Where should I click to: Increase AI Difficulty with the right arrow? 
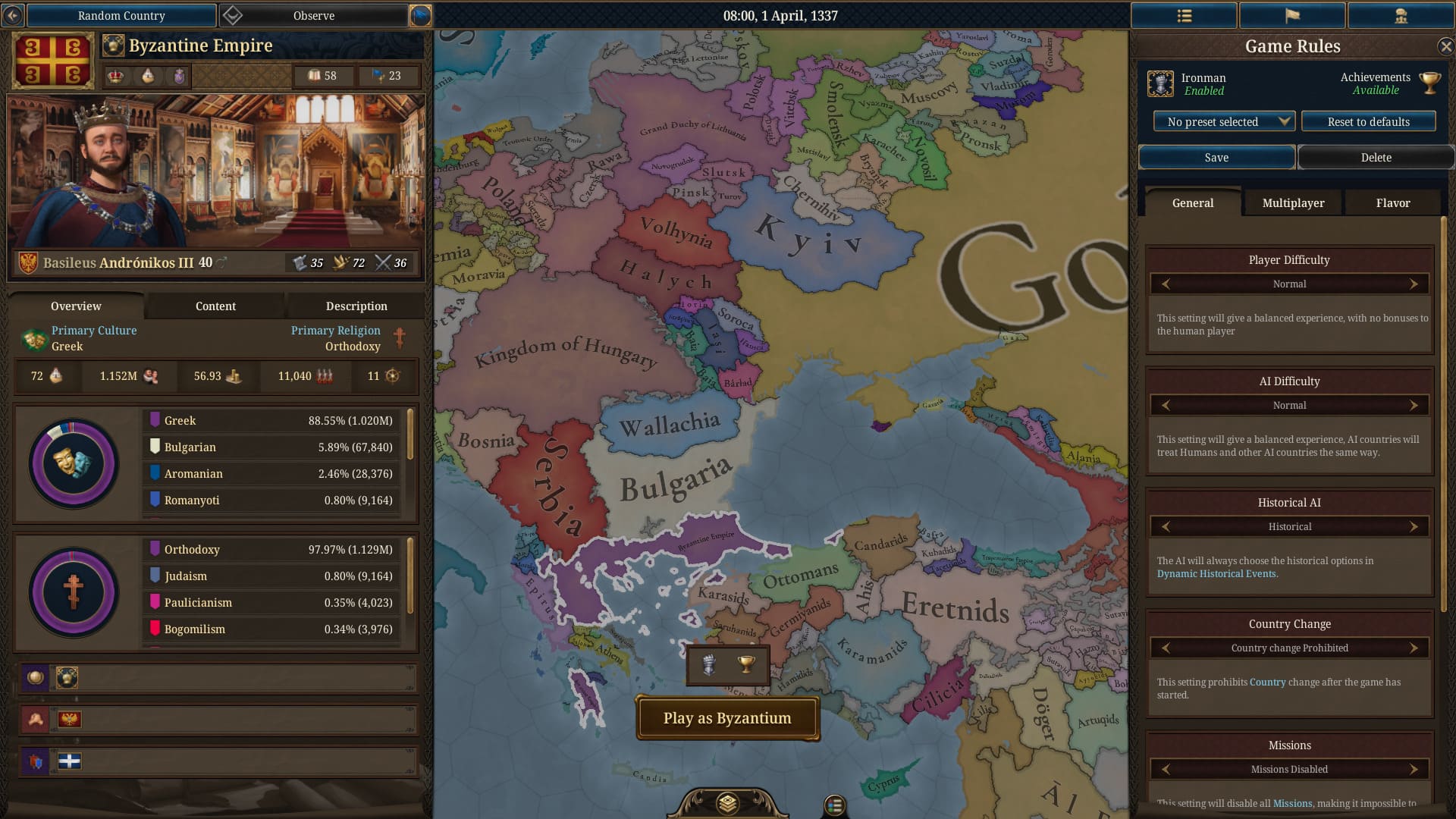coord(1414,405)
